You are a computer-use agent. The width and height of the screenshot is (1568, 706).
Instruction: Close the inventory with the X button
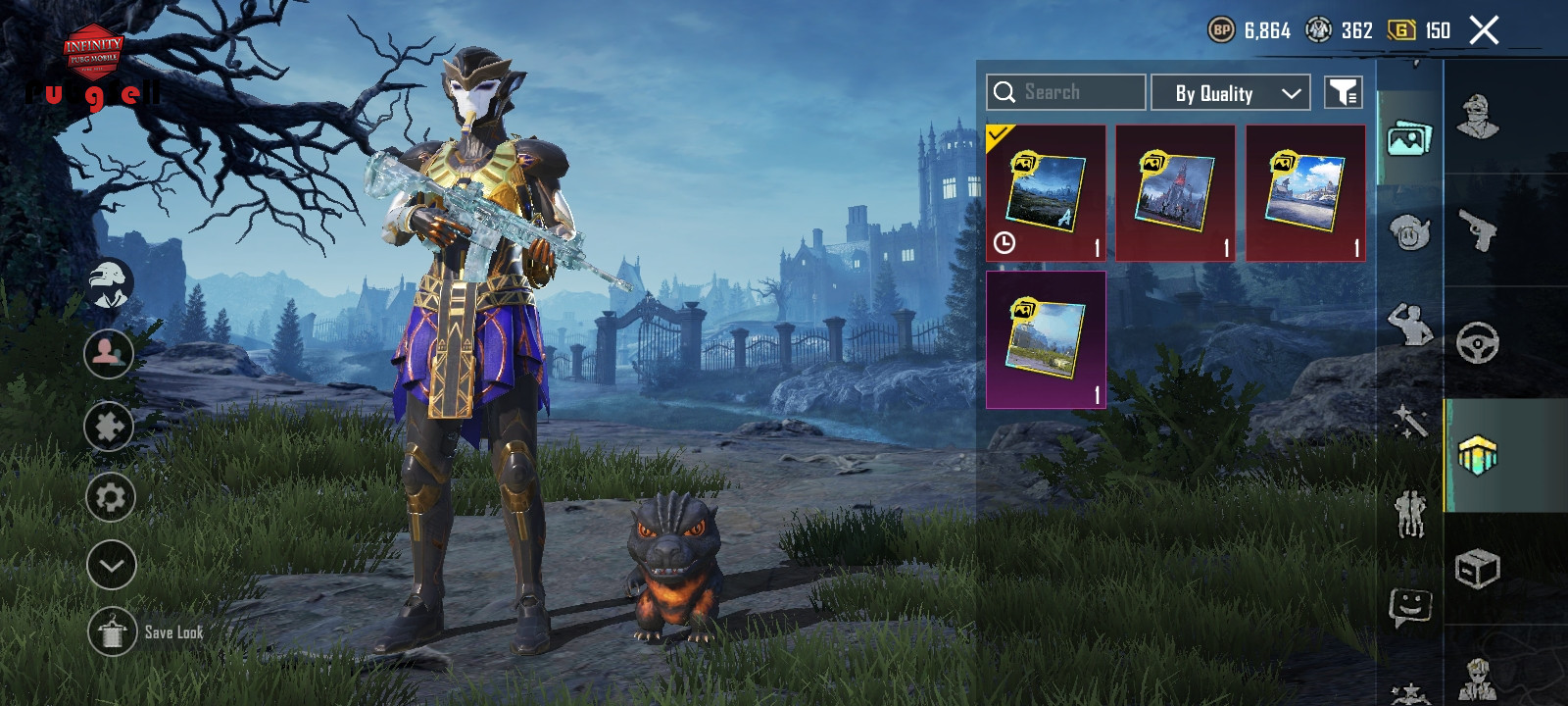pyautogui.click(x=1484, y=30)
